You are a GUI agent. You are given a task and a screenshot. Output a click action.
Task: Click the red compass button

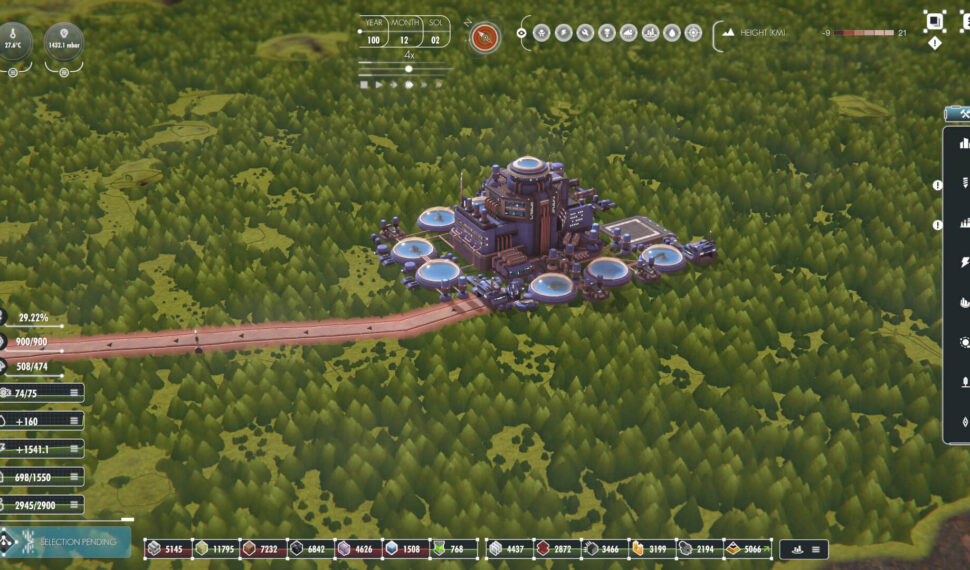click(x=485, y=37)
